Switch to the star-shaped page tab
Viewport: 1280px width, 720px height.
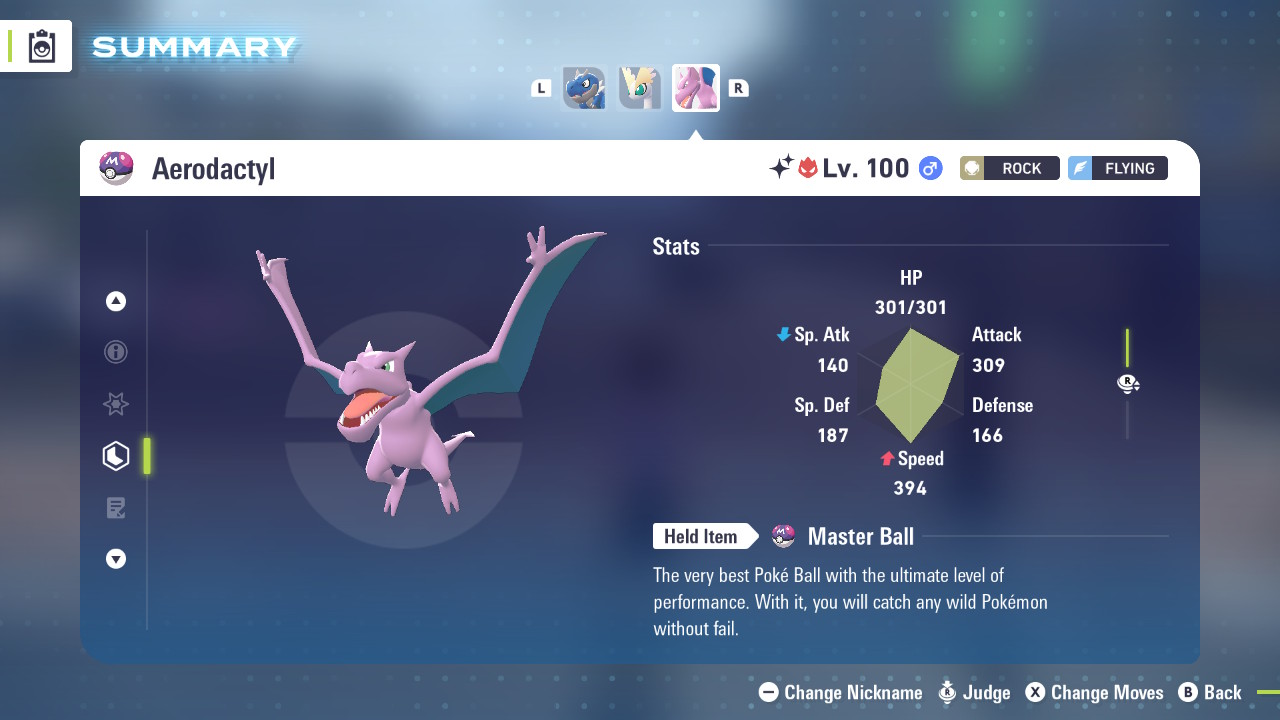[x=116, y=404]
